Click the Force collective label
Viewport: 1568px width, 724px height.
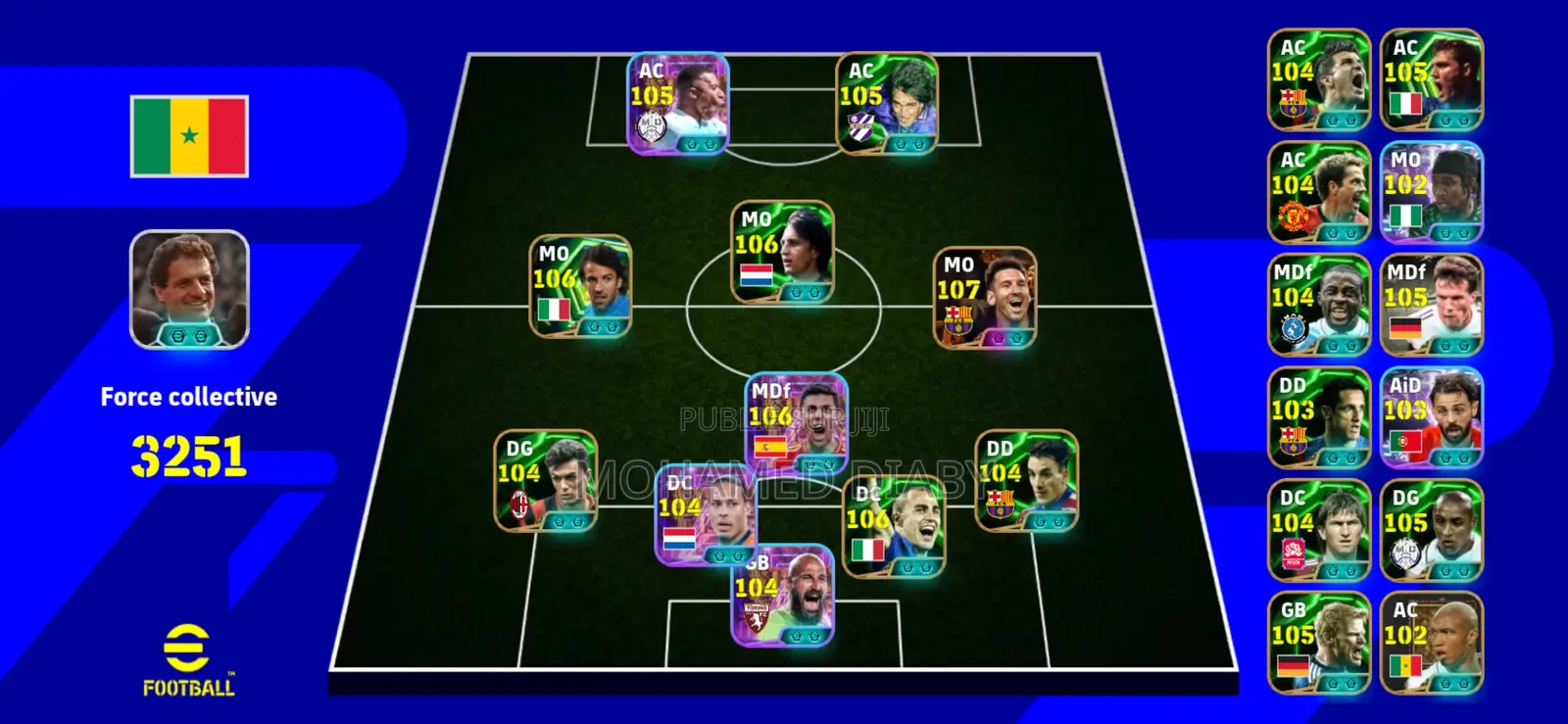188,397
